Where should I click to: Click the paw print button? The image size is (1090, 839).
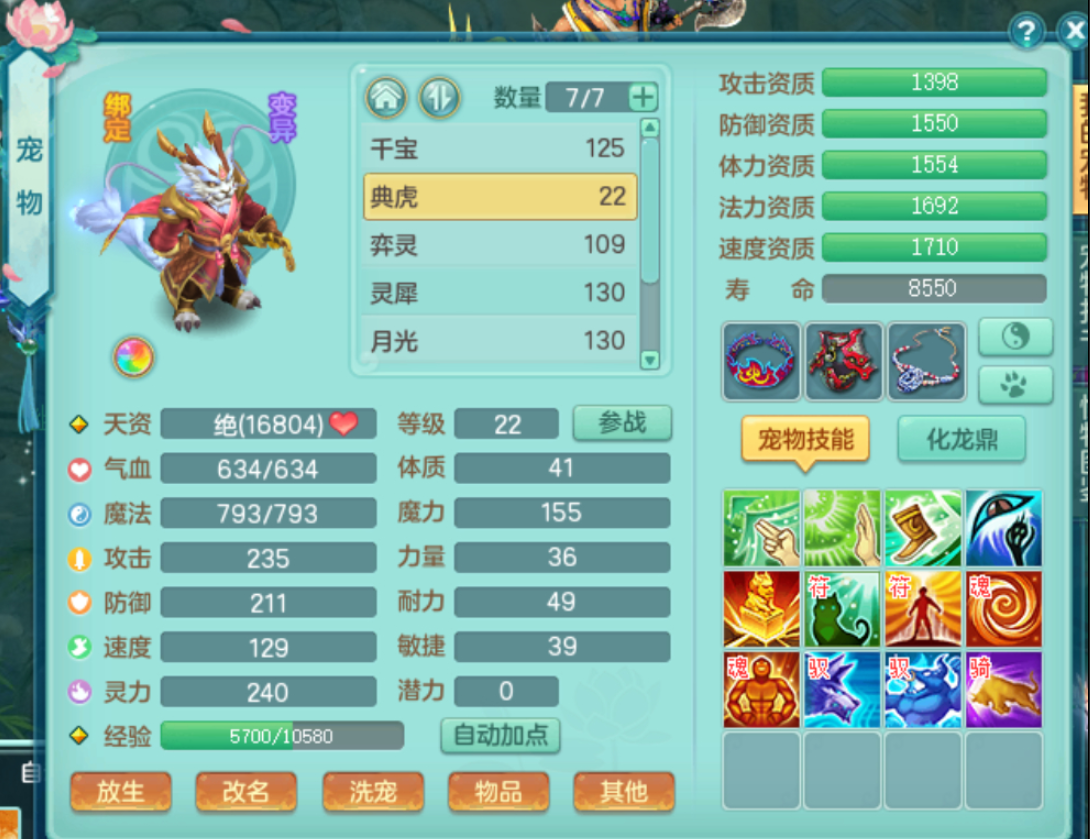pos(1014,385)
